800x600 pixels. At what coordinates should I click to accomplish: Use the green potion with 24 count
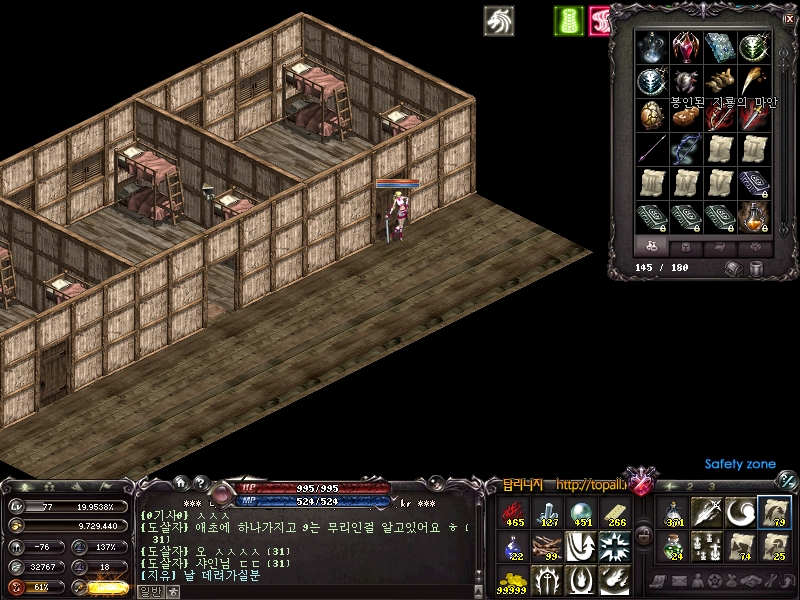tap(674, 546)
